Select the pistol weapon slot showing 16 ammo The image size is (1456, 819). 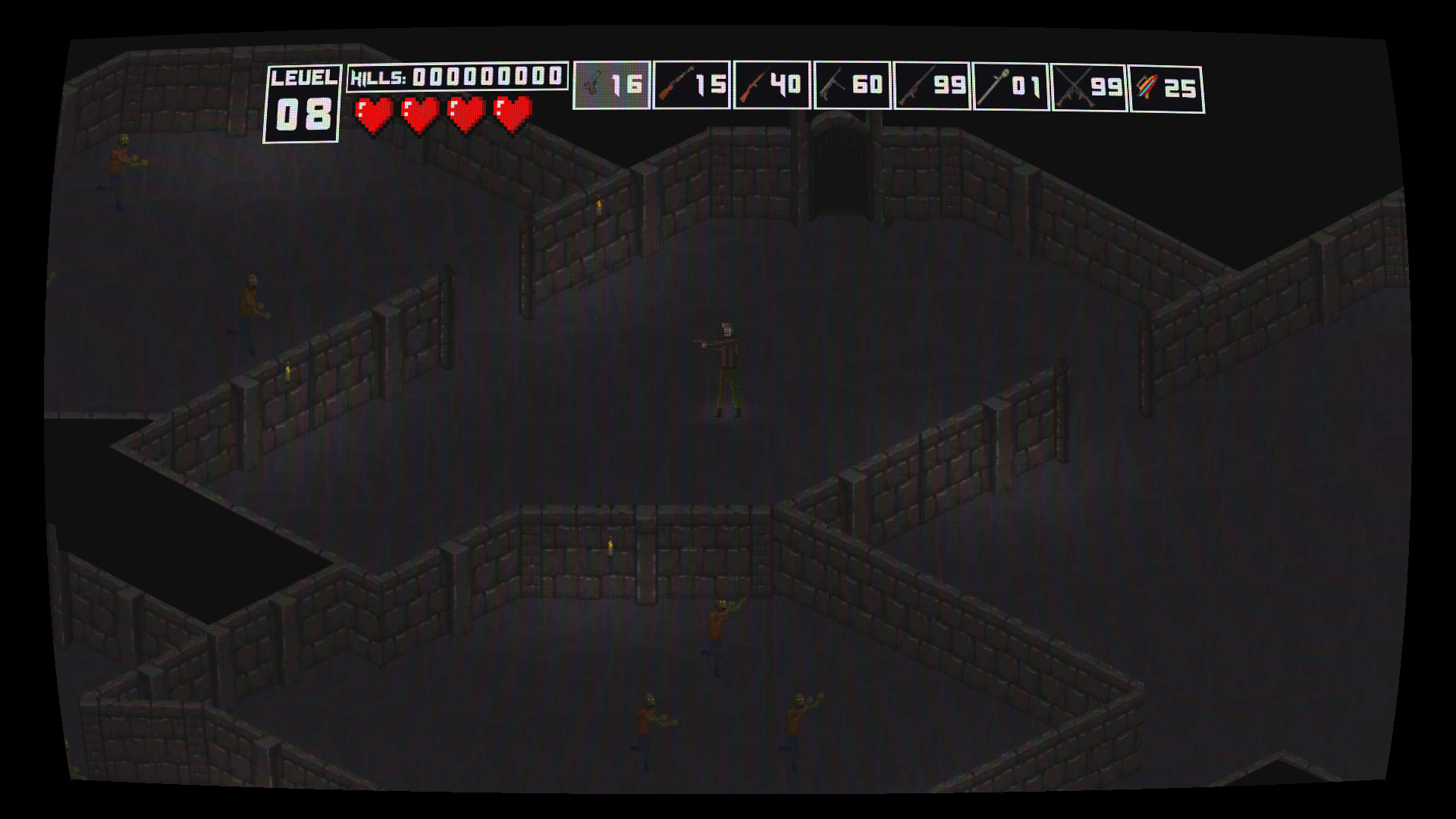[610, 83]
